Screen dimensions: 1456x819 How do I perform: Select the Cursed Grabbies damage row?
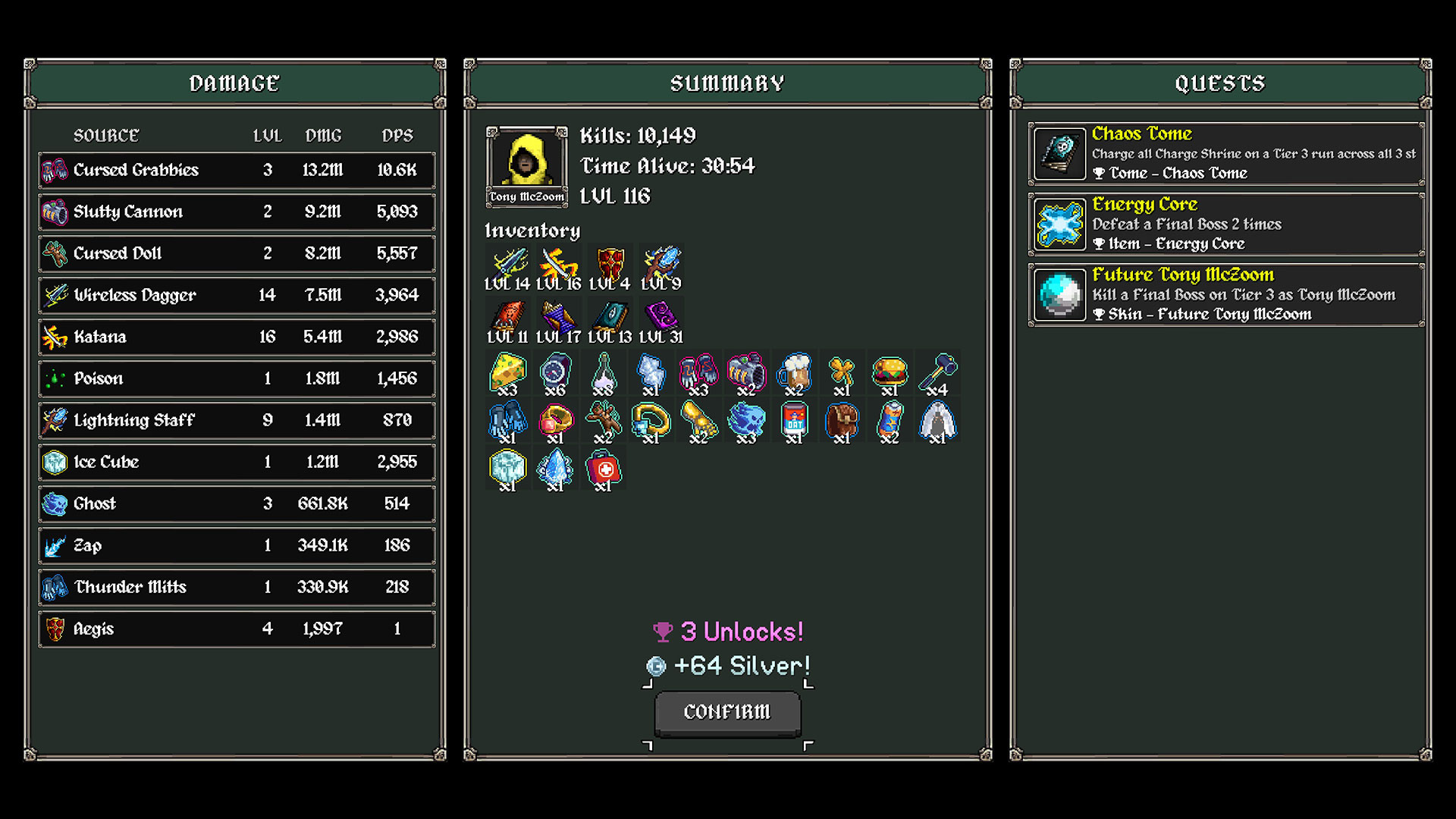[237, 170]
